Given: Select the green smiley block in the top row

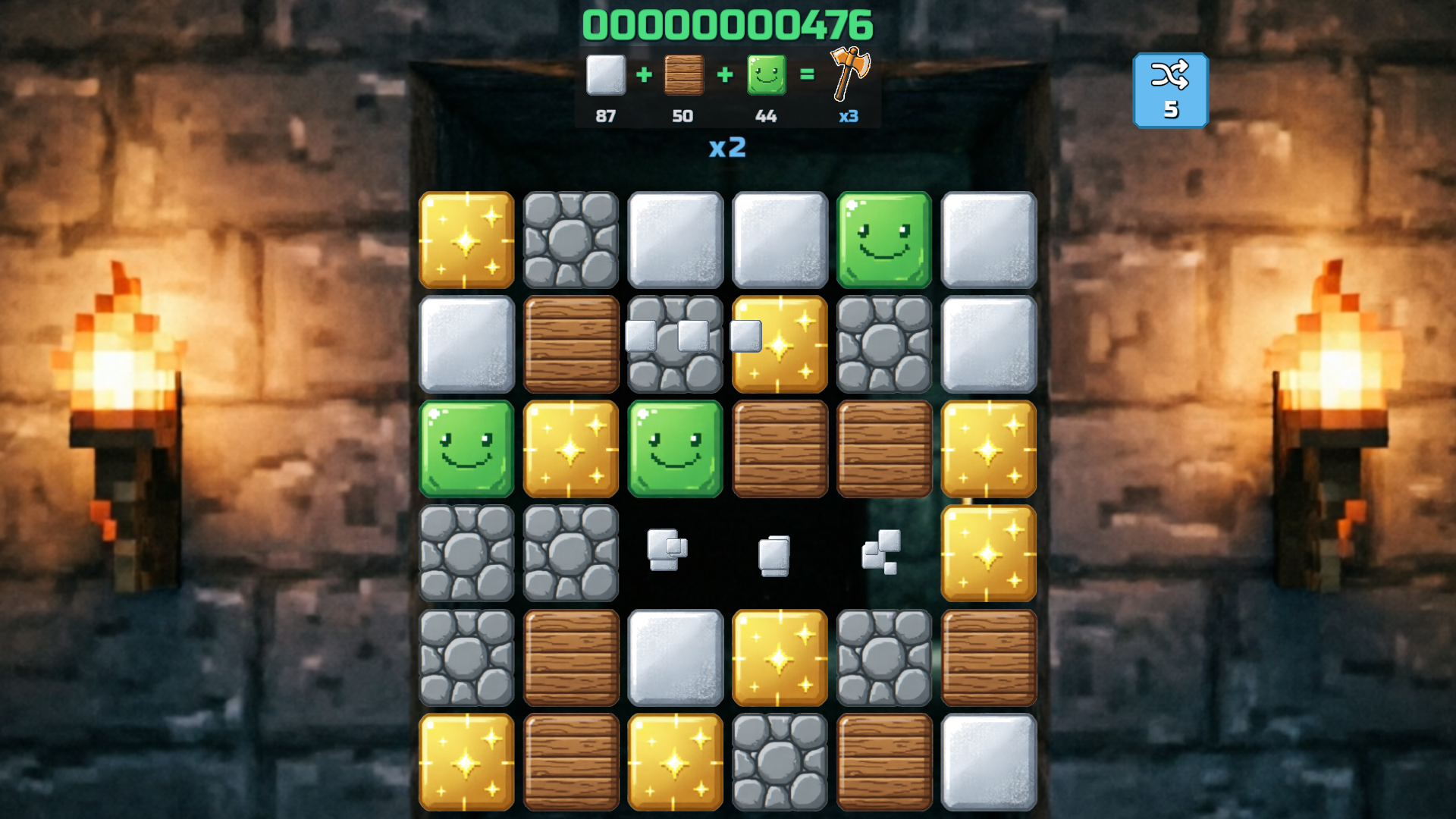Looking at the screenshot, I should pos(884,240).
